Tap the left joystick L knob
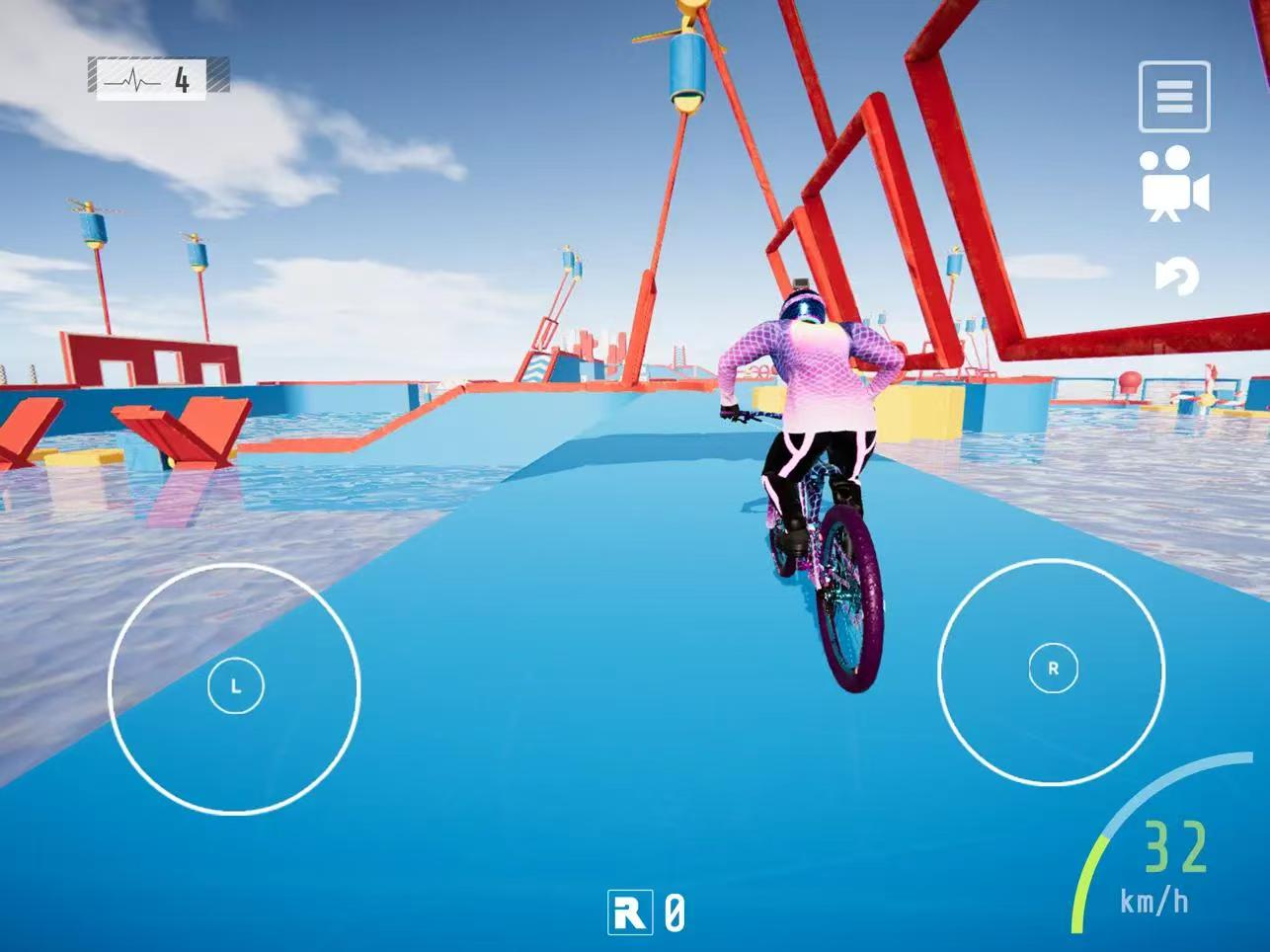Viewport: 1270px width, 952px height. coord(236,685)
